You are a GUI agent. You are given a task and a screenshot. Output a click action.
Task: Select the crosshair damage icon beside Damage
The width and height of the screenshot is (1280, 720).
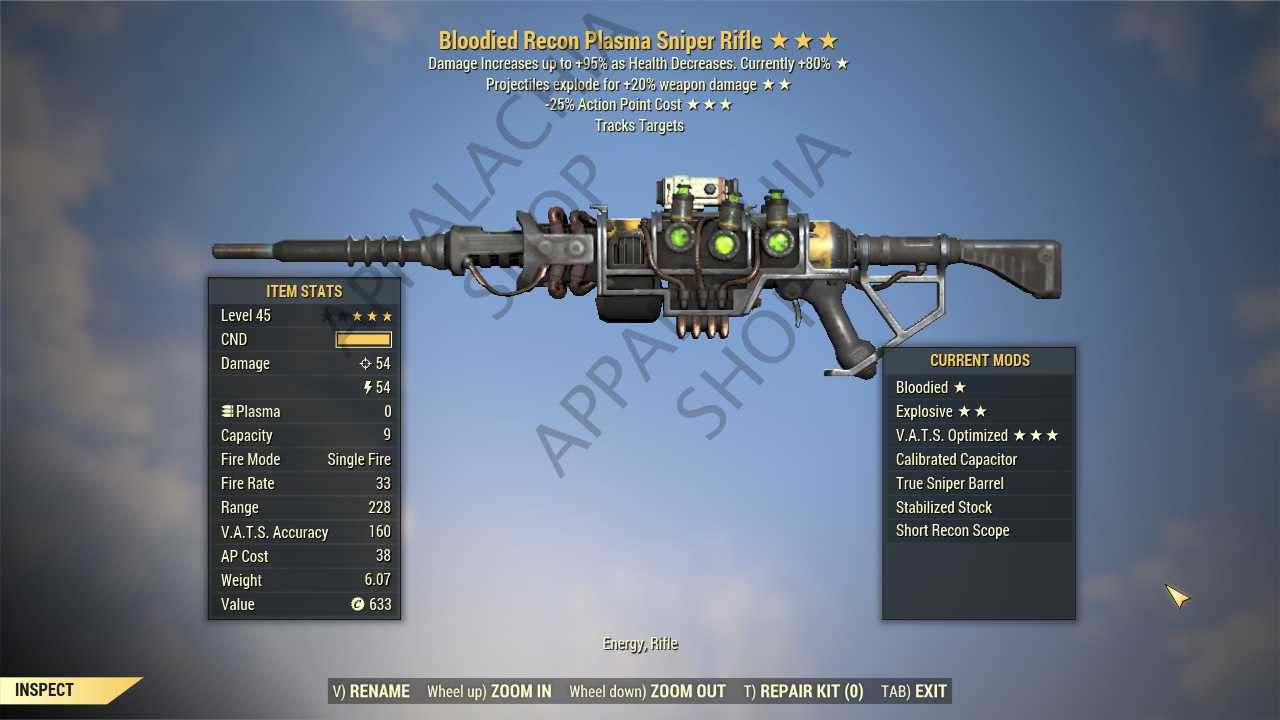366,364
